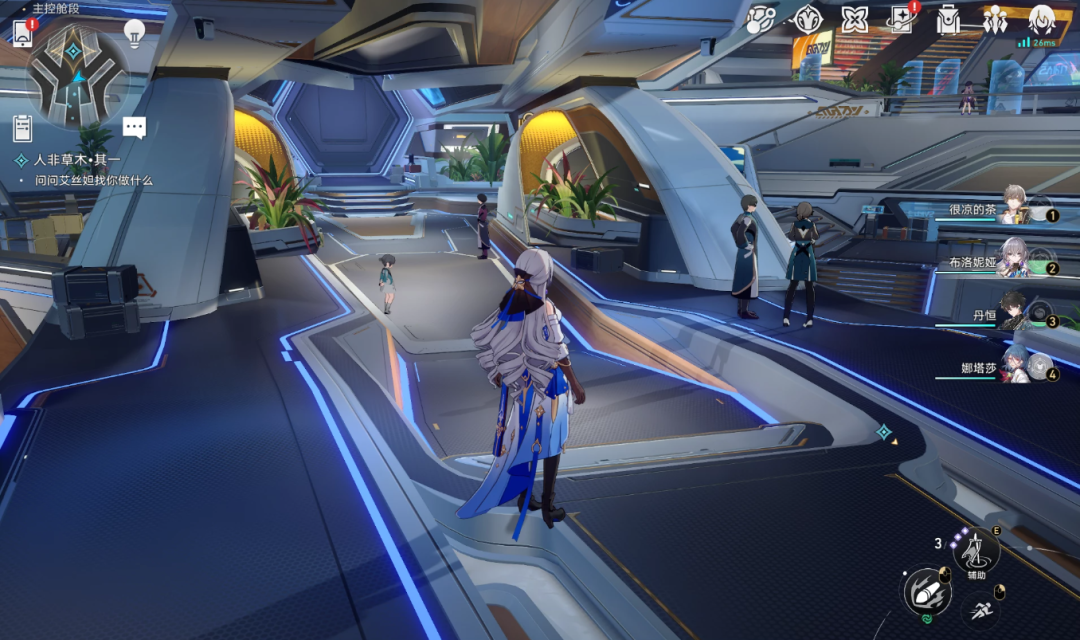The height and width of the screenshot is (640, 1080).
Task: Open the connected-nodes icon in the top bar
Action: 761,19
